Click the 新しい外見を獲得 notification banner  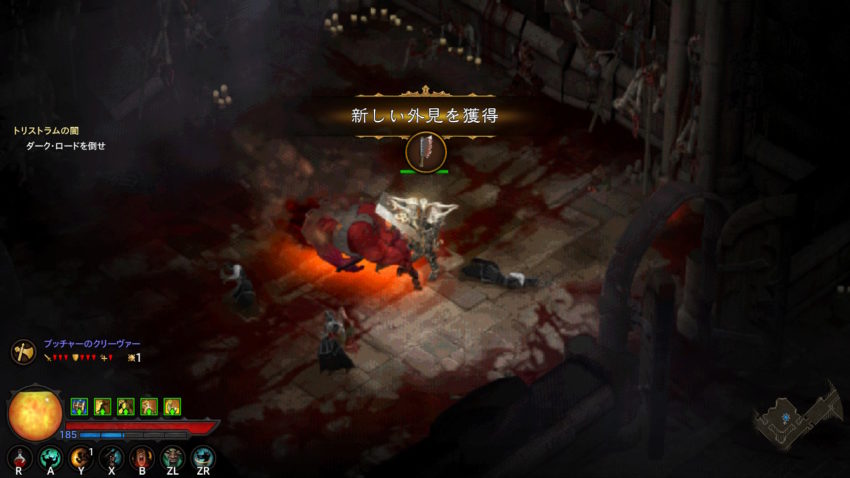(x=424, y=115)
